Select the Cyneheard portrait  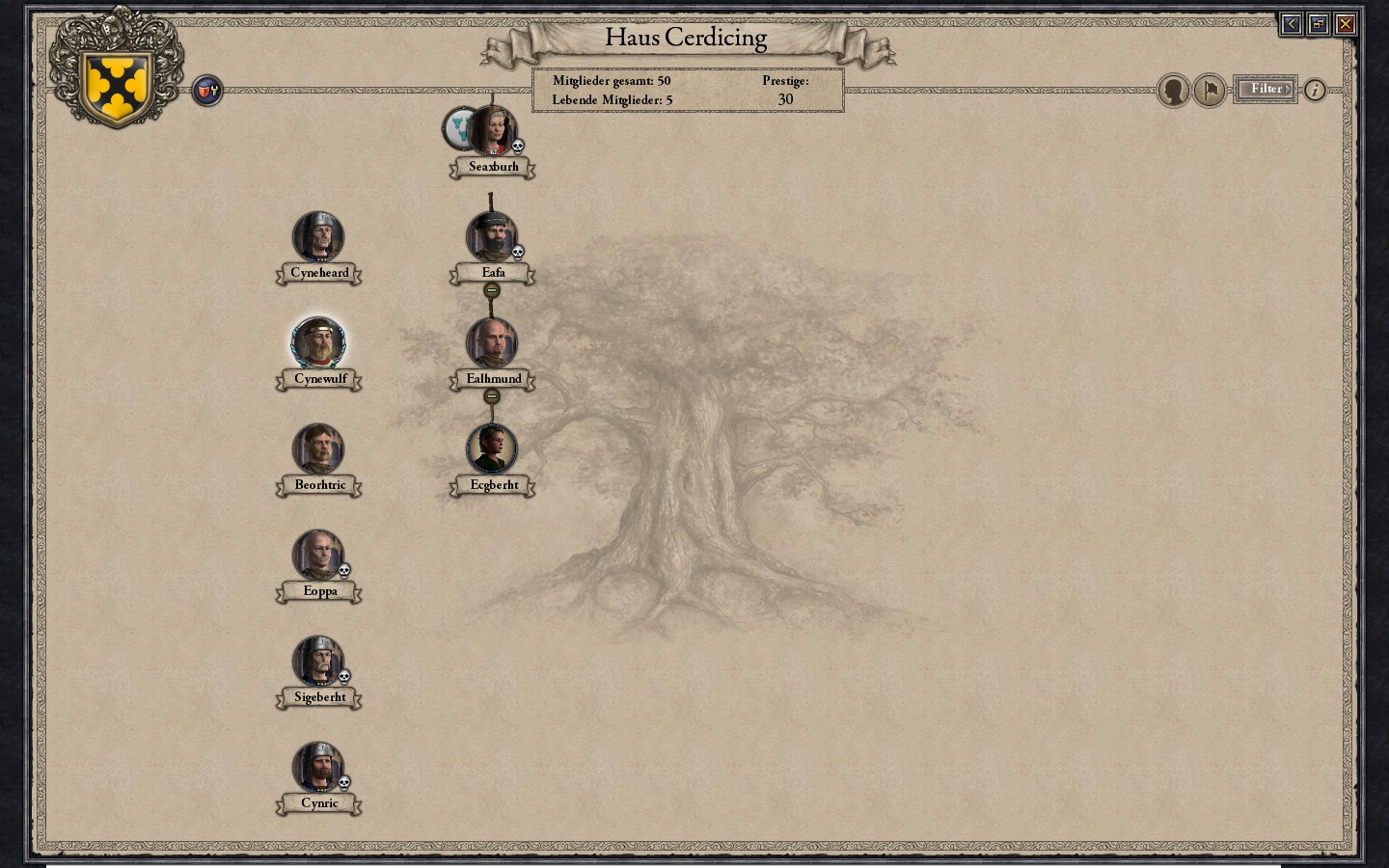pyautogui.click(x=319, y=237)
